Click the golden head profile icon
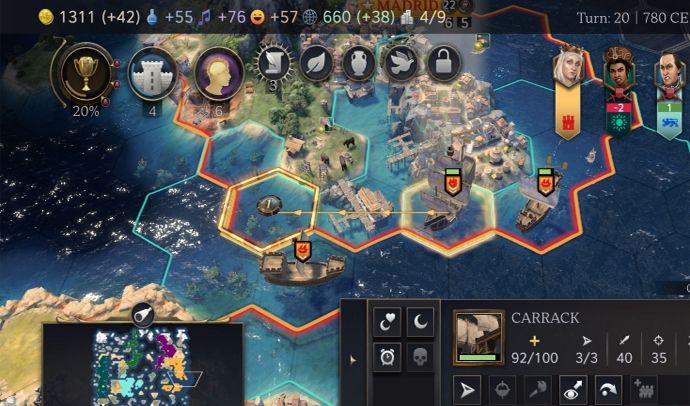690x406 pixels. point(215,72)
